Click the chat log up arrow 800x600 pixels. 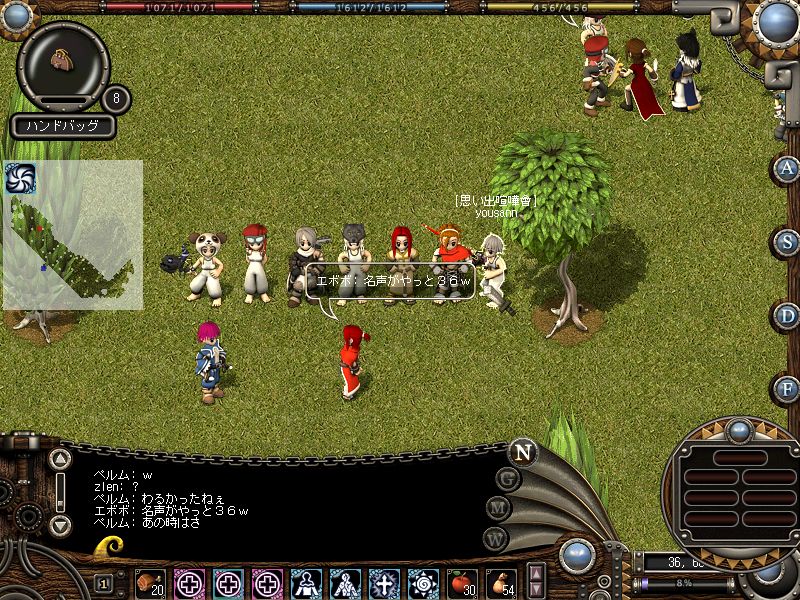point(60,461)
